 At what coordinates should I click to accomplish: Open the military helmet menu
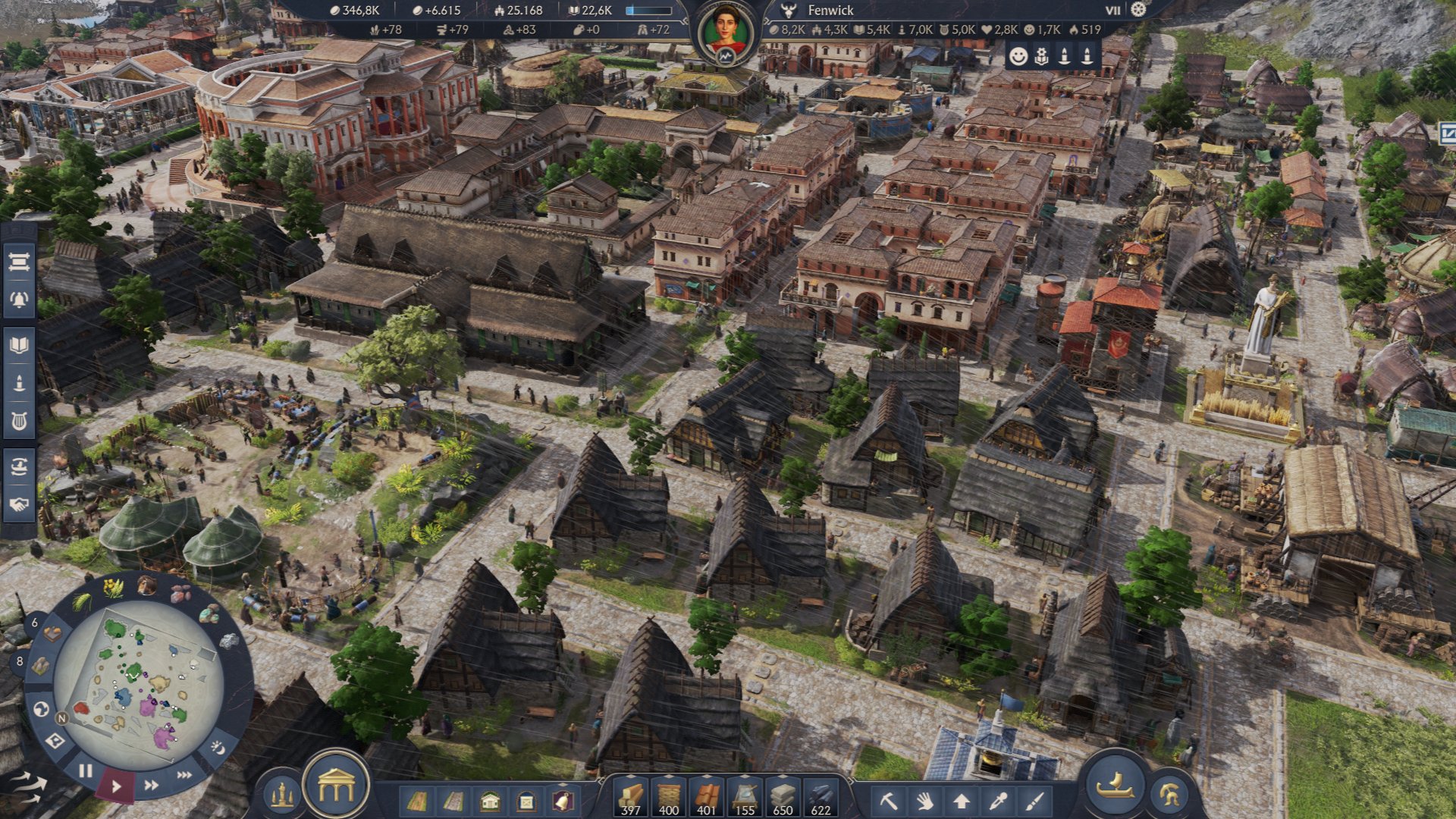pyautogui.click(x=1169, y=795)
